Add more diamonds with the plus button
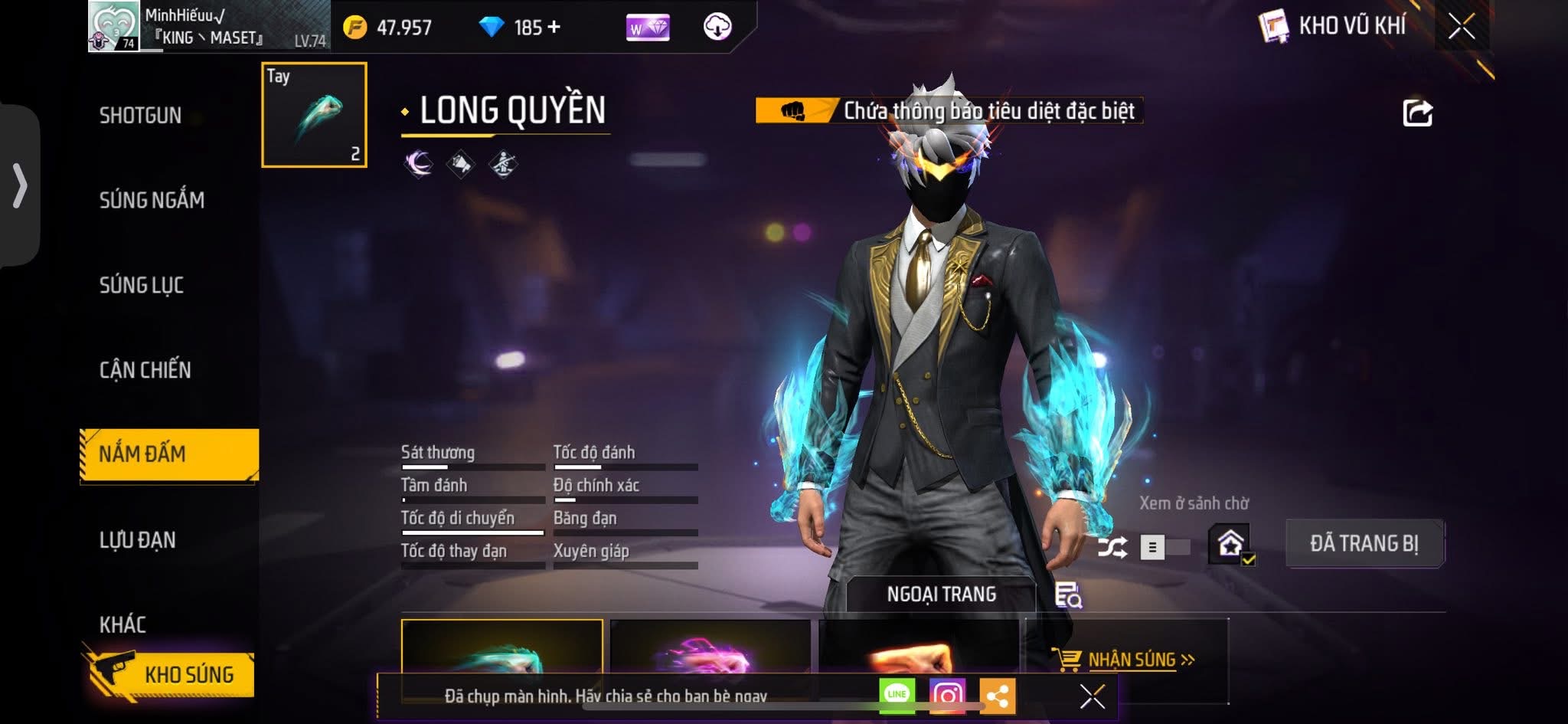The width and height of the screenshot is (1568, 724). 554,28
